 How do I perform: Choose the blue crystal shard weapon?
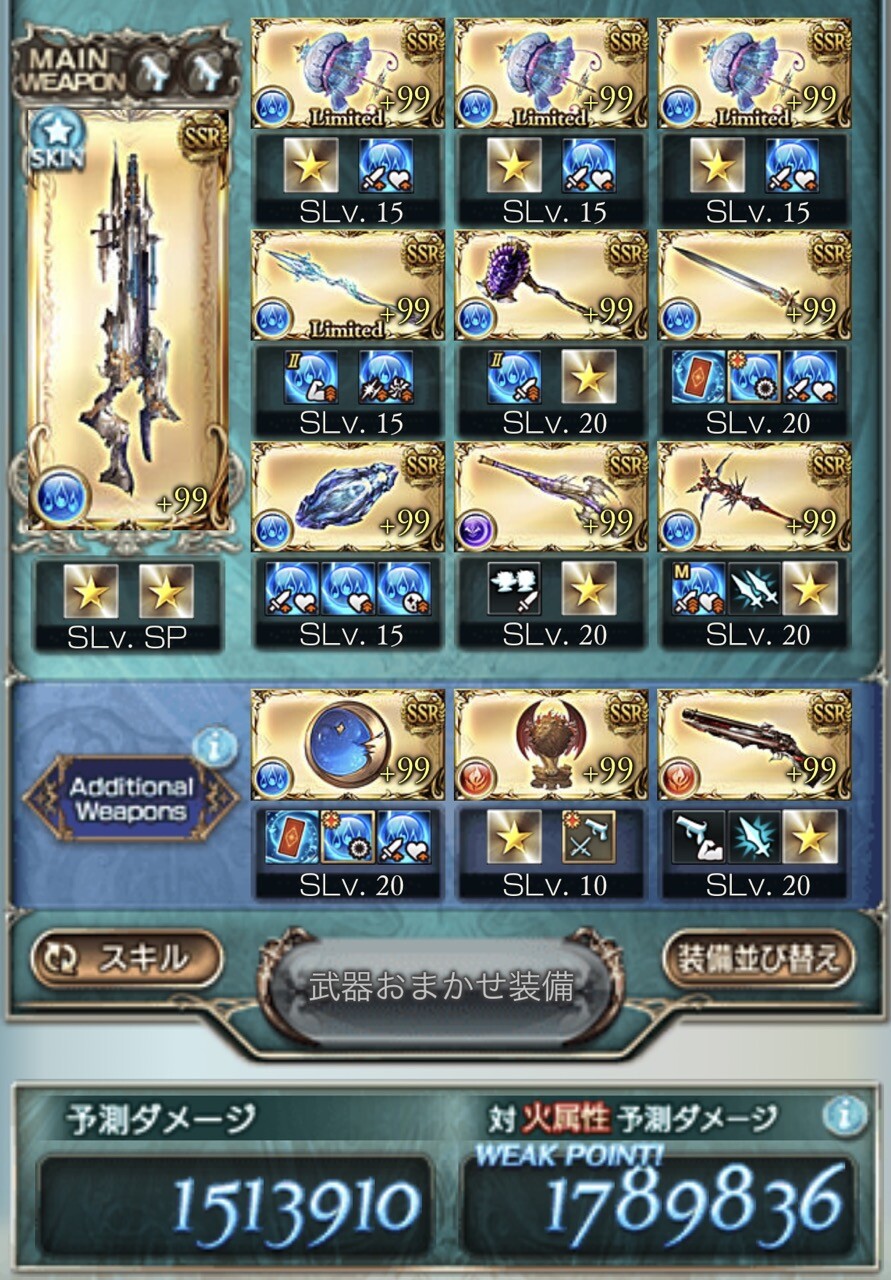(x=347, y=499)
